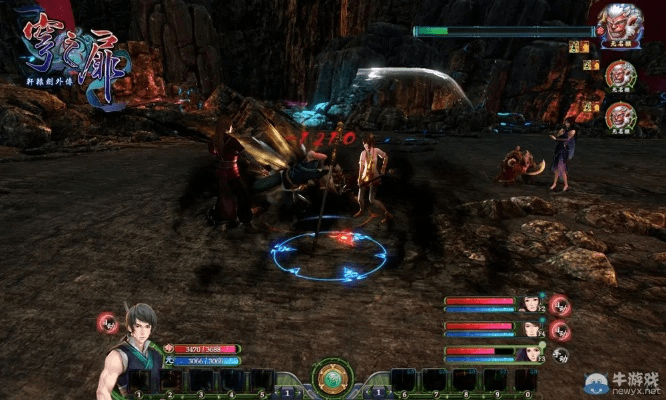Select the party member portrait labeled F2

pos(529,302)
